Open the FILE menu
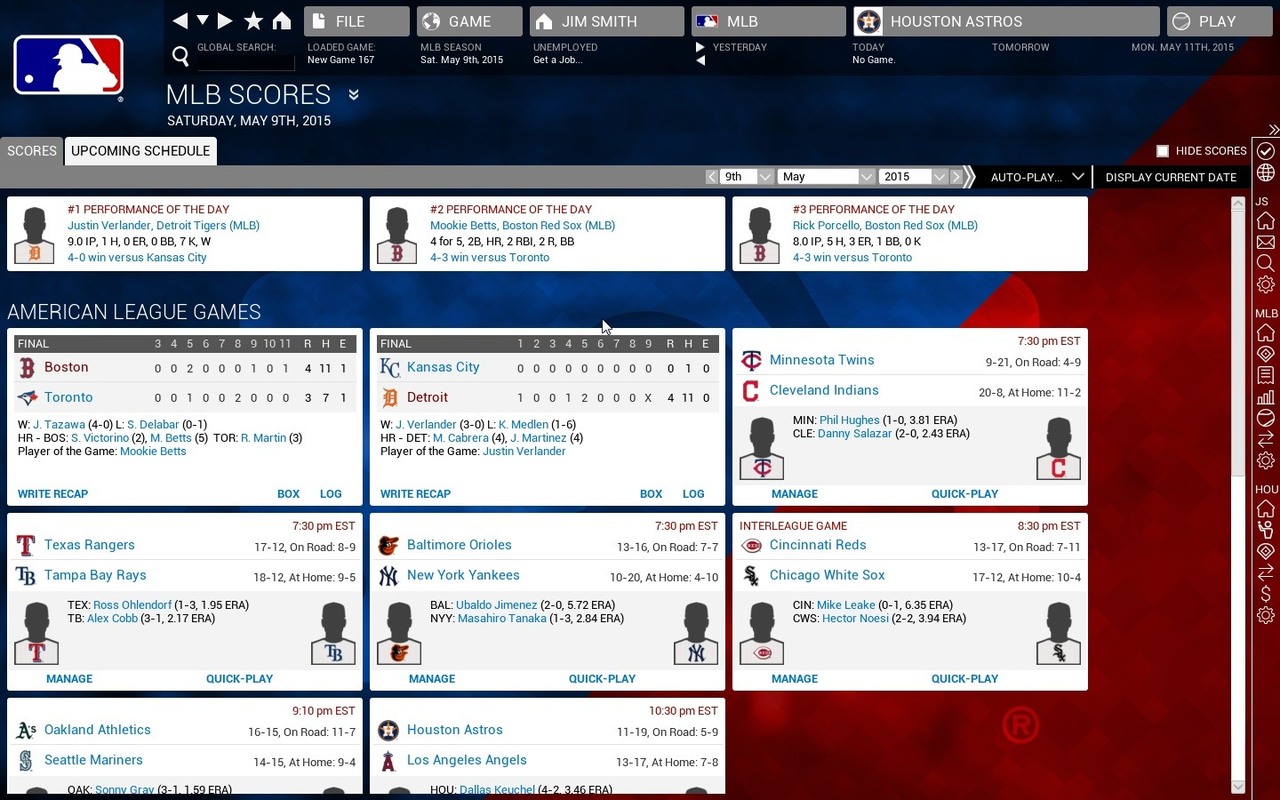 point(356,21)
